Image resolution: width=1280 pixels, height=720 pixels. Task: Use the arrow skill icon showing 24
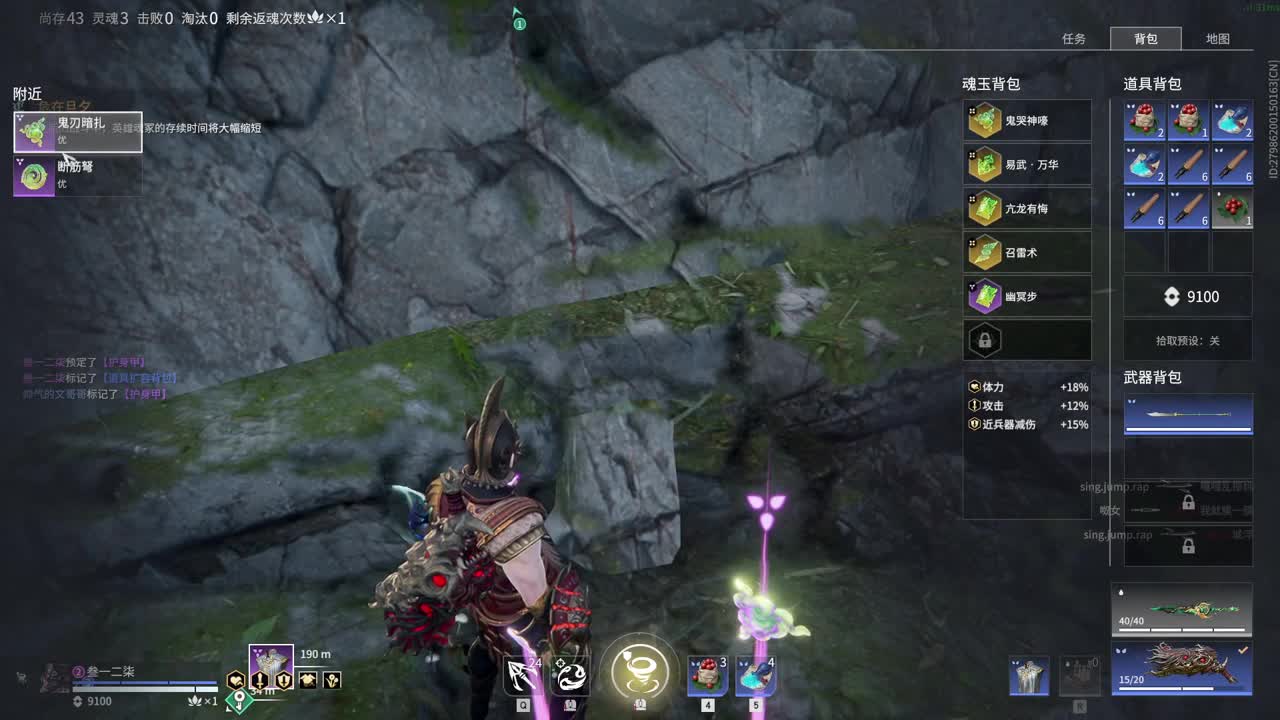click(x=522, y=675)
